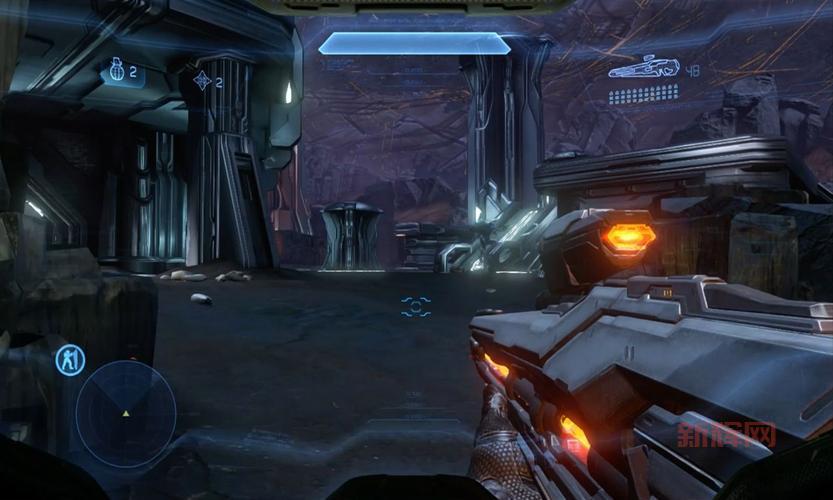This screenshot has height=500, width=833.
Task: Click the weapon silhouette icon
Action: 644,68
